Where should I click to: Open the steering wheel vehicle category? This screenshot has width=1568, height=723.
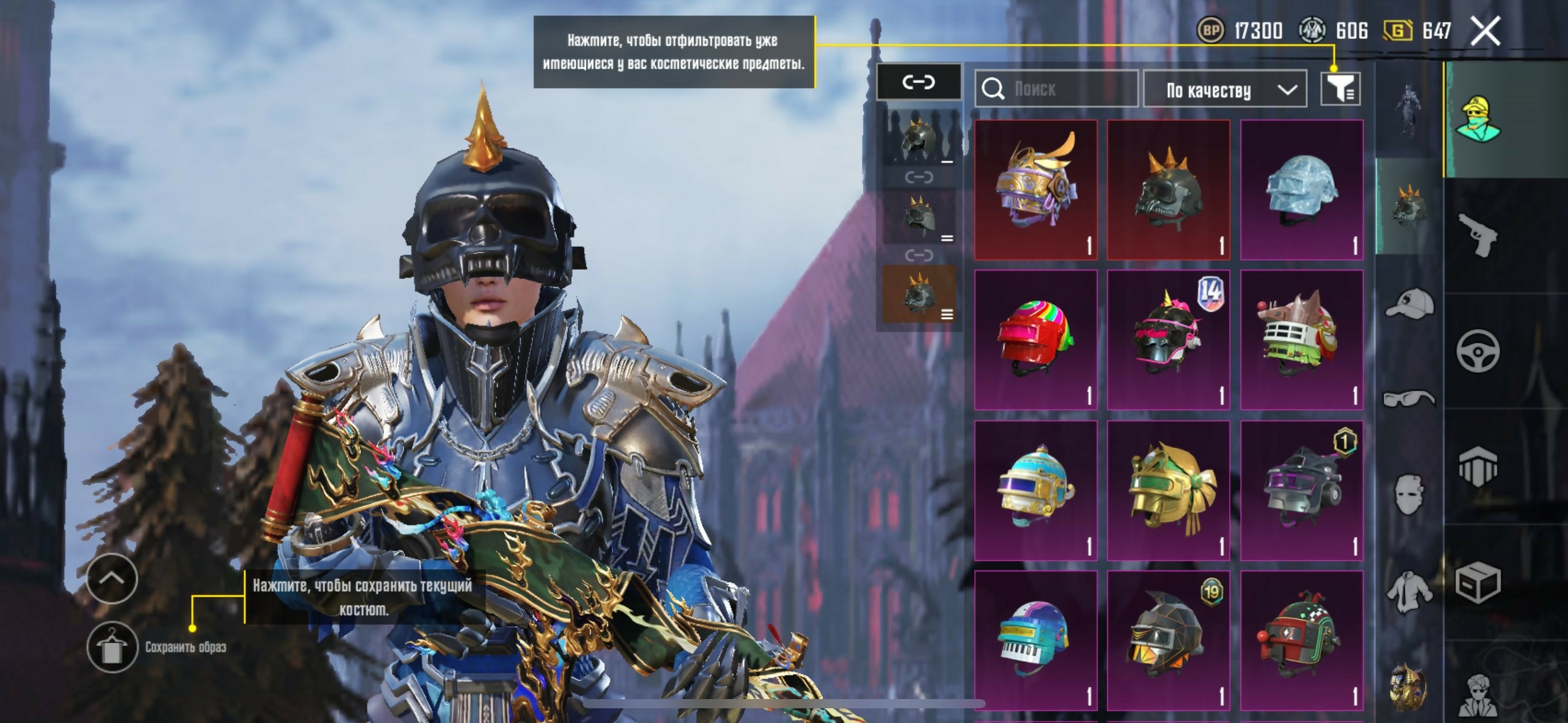[x=1477, y=351]
